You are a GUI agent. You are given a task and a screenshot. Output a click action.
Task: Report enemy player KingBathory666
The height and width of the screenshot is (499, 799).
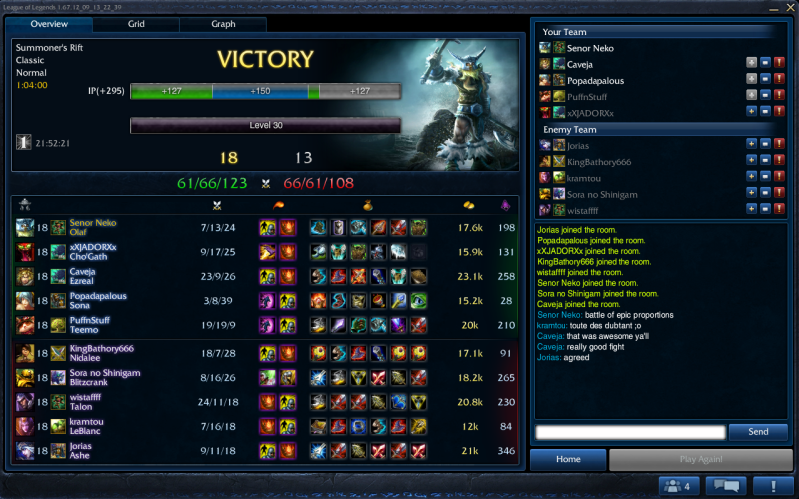click(779, 160)
